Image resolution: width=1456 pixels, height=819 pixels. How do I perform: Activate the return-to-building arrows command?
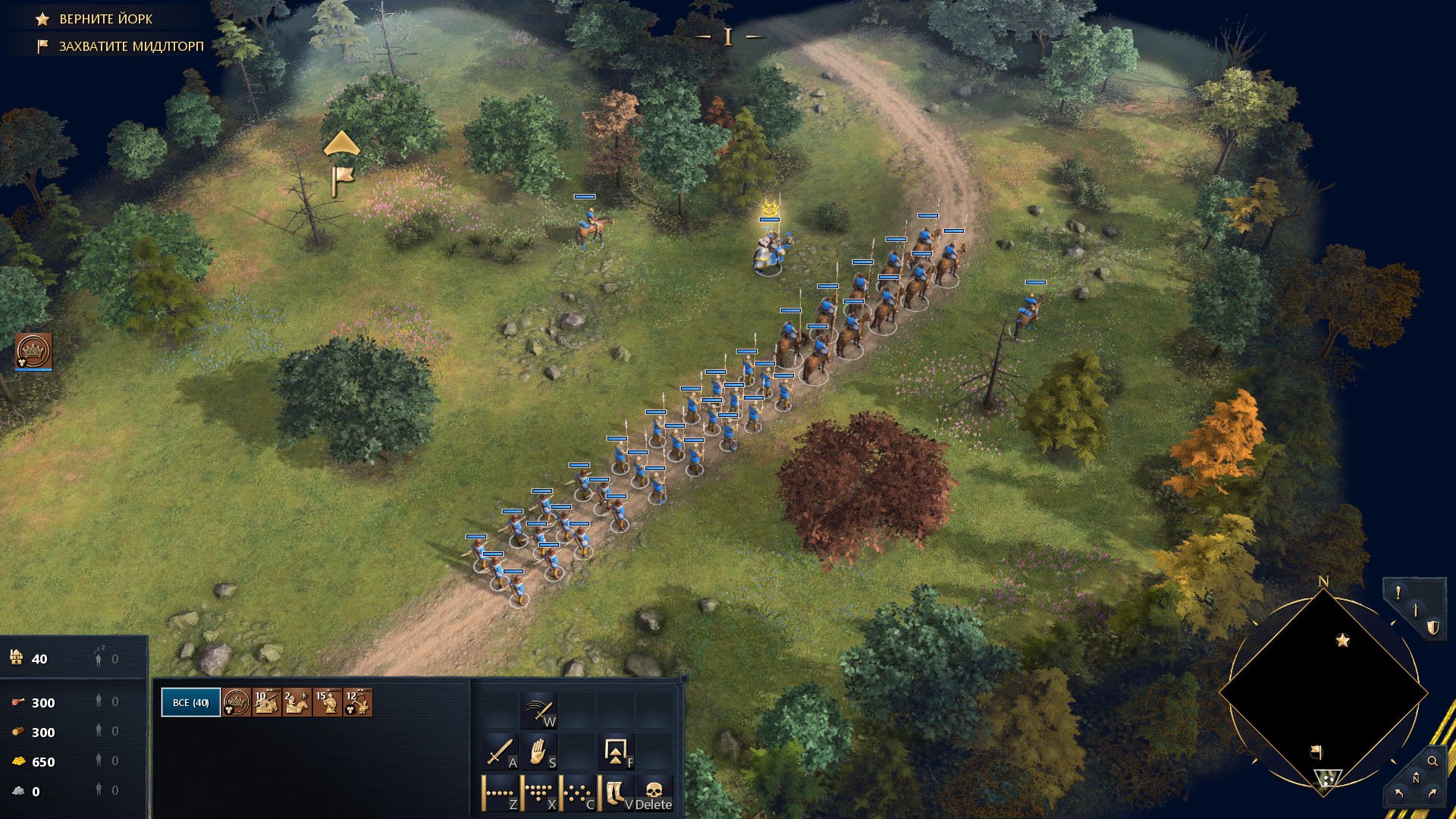pyautogui.click(x=615, y=752)
